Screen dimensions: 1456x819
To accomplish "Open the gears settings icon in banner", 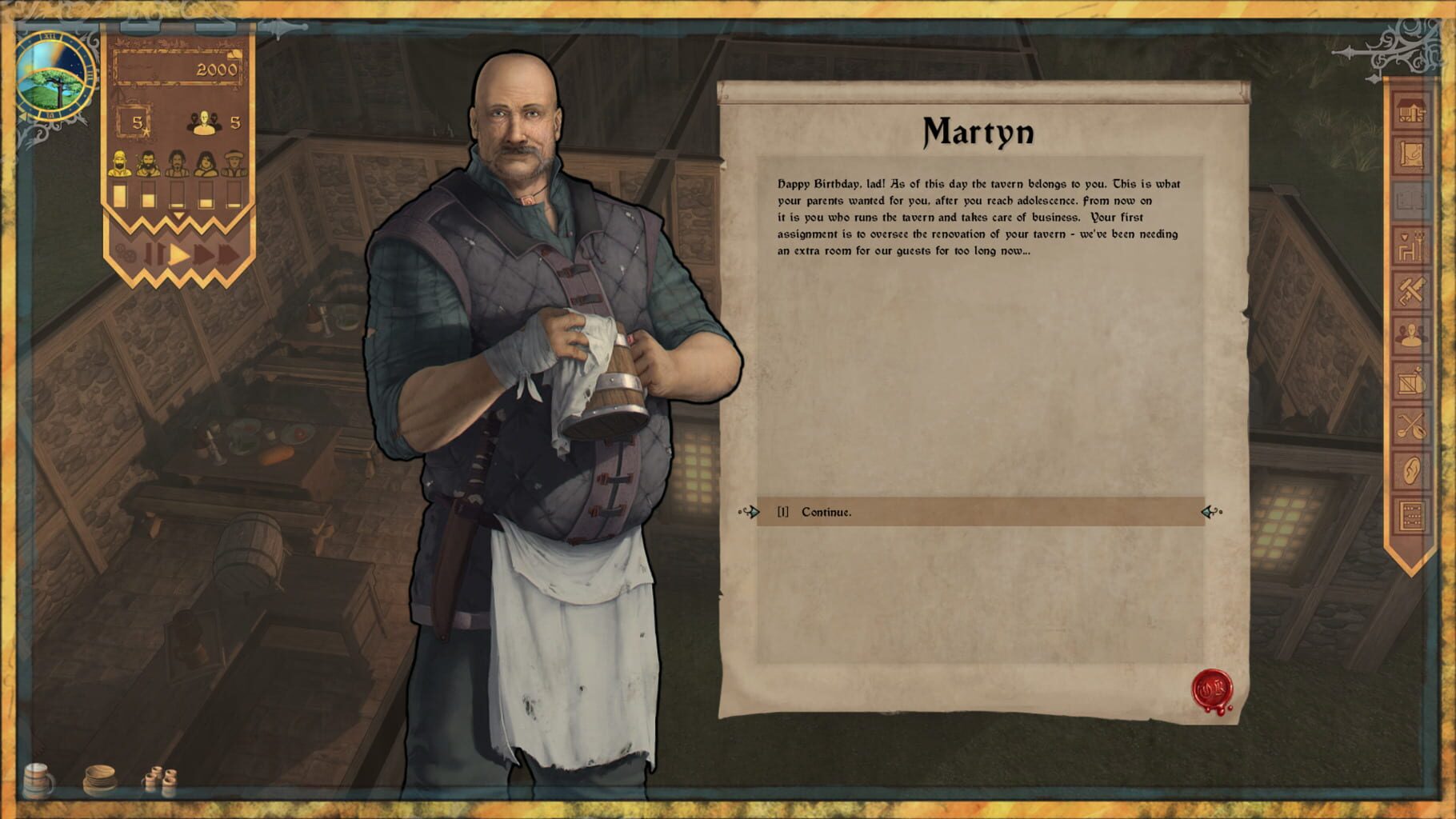I will pyautogui.click(x=125, y=252).
